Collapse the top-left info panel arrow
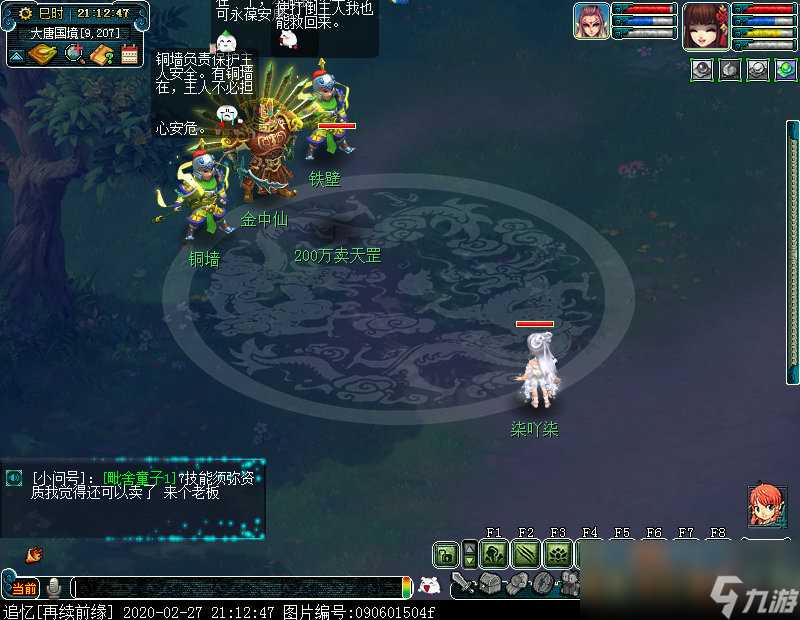 pyautogui.click(x=16, y=55)
